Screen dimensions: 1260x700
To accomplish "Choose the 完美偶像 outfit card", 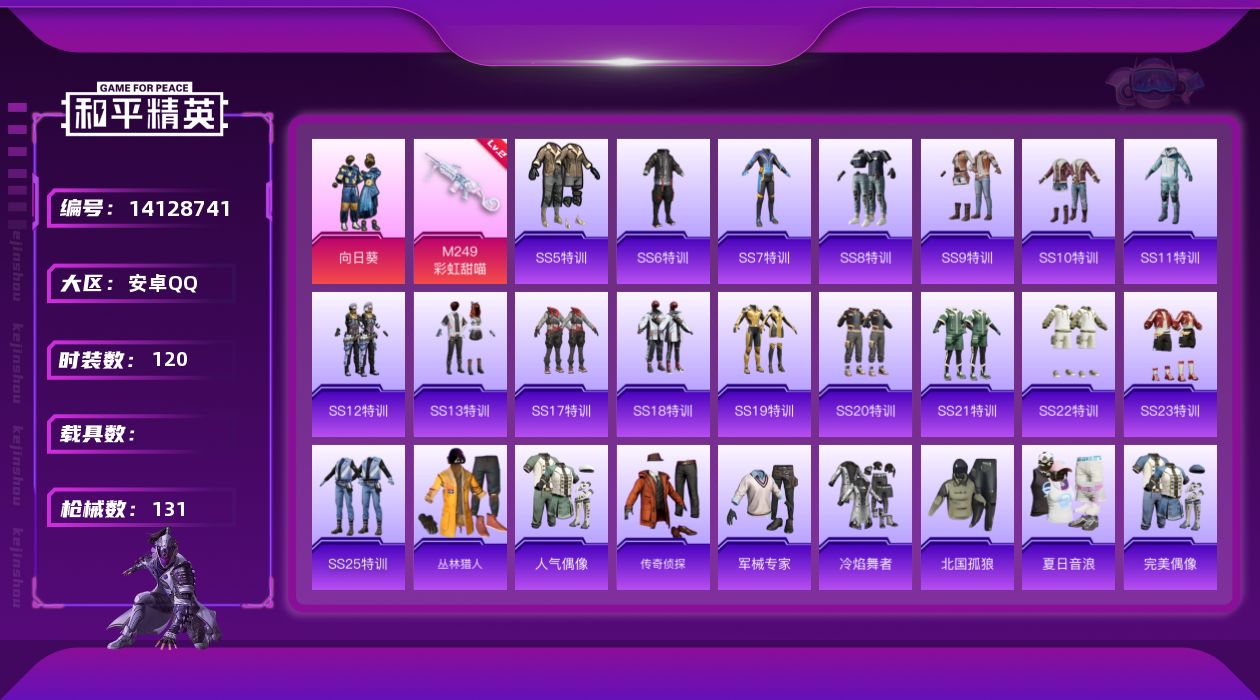I will (1170, 517).
